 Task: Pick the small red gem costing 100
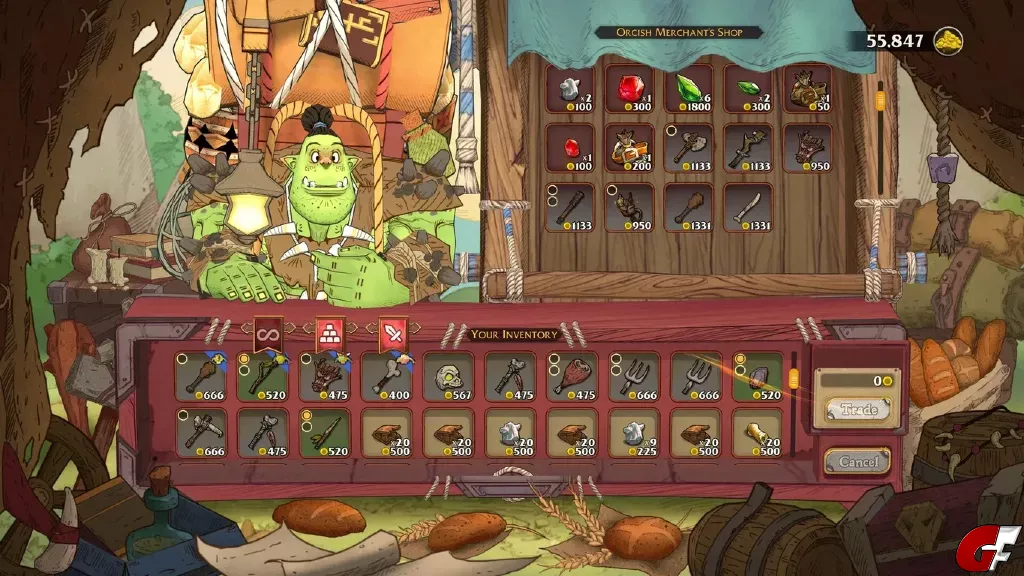[x=570, y=147]
